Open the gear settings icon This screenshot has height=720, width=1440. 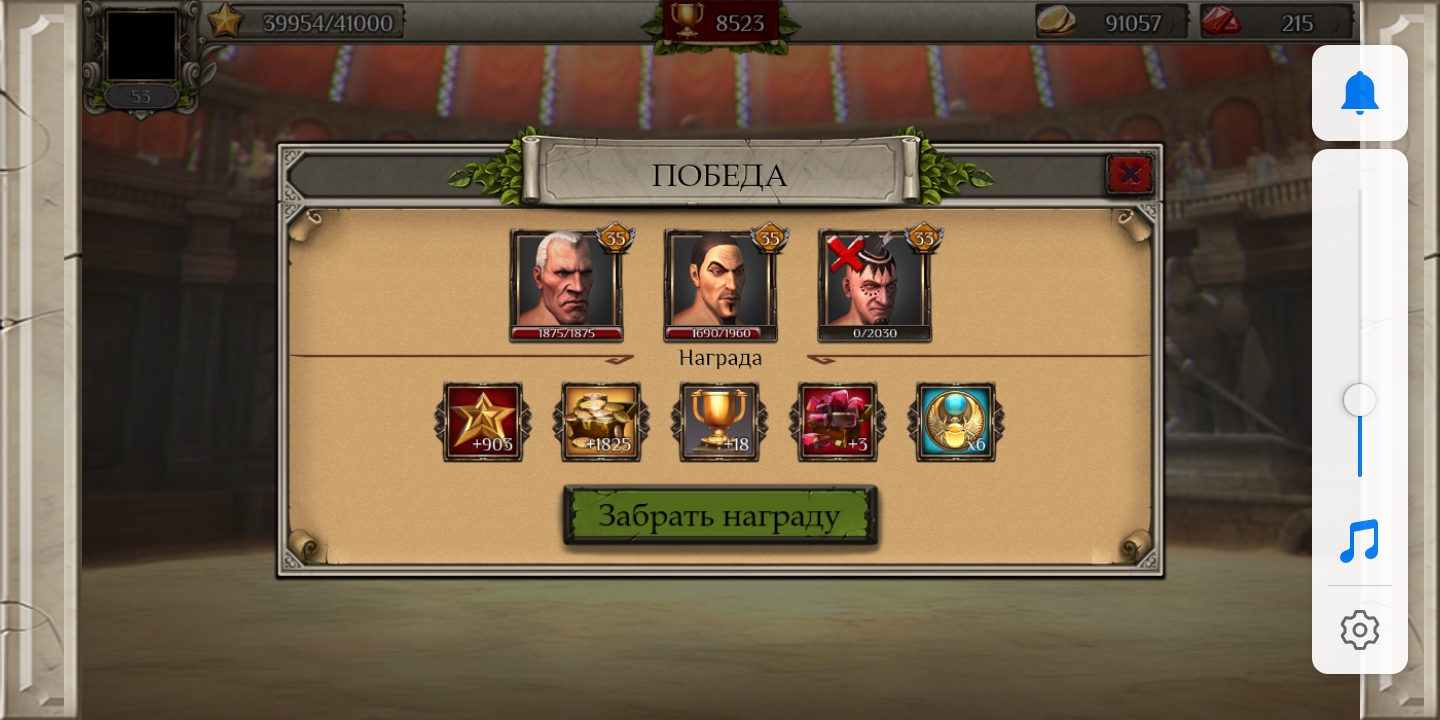tap(1359, 630)
